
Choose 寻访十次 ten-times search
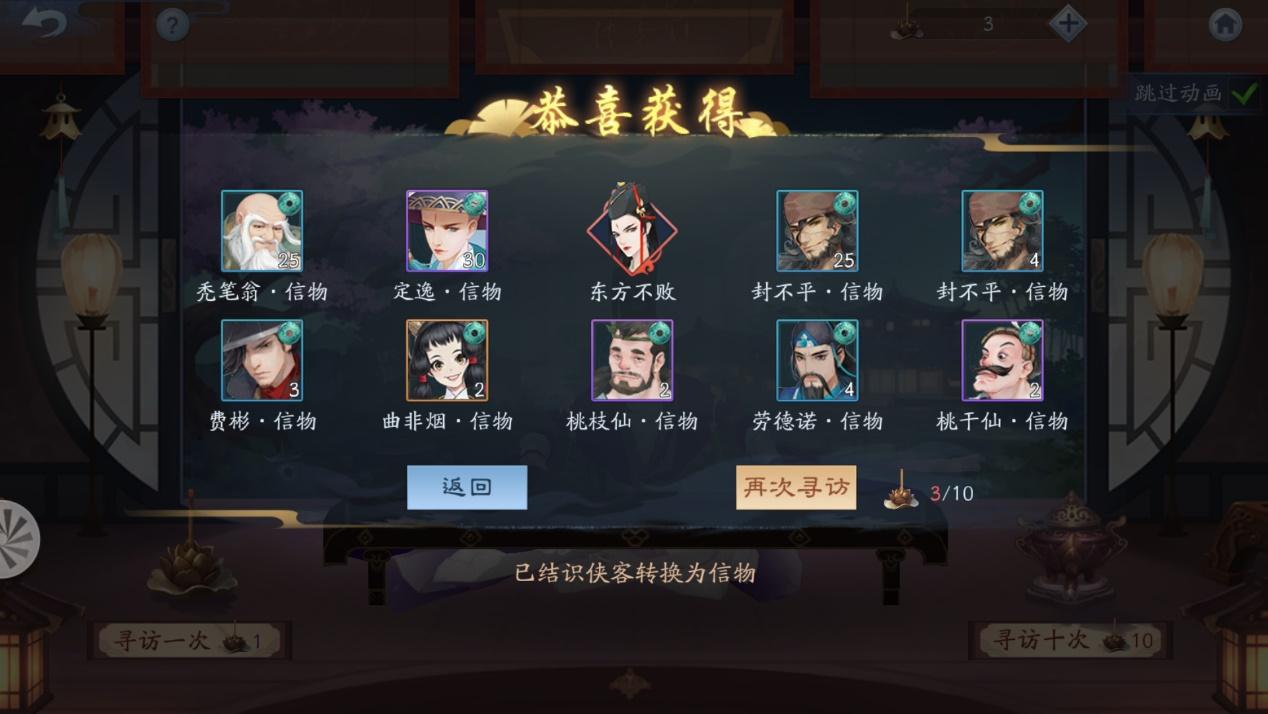click(1069, 640)
